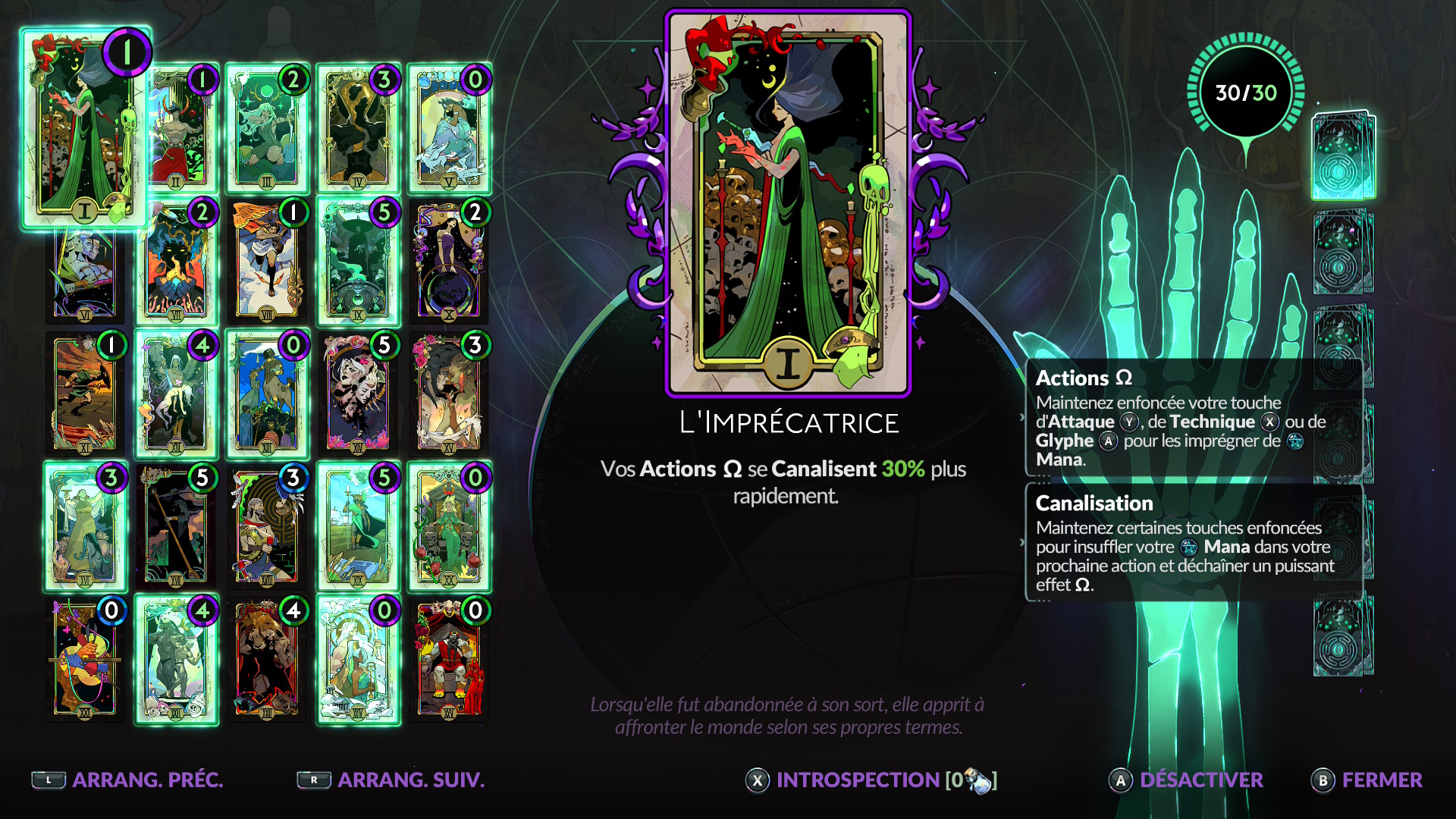1456x819 pixels.
Task: Switch to previous arrangement with Arrang. Préc.
Action: [127, 780]
